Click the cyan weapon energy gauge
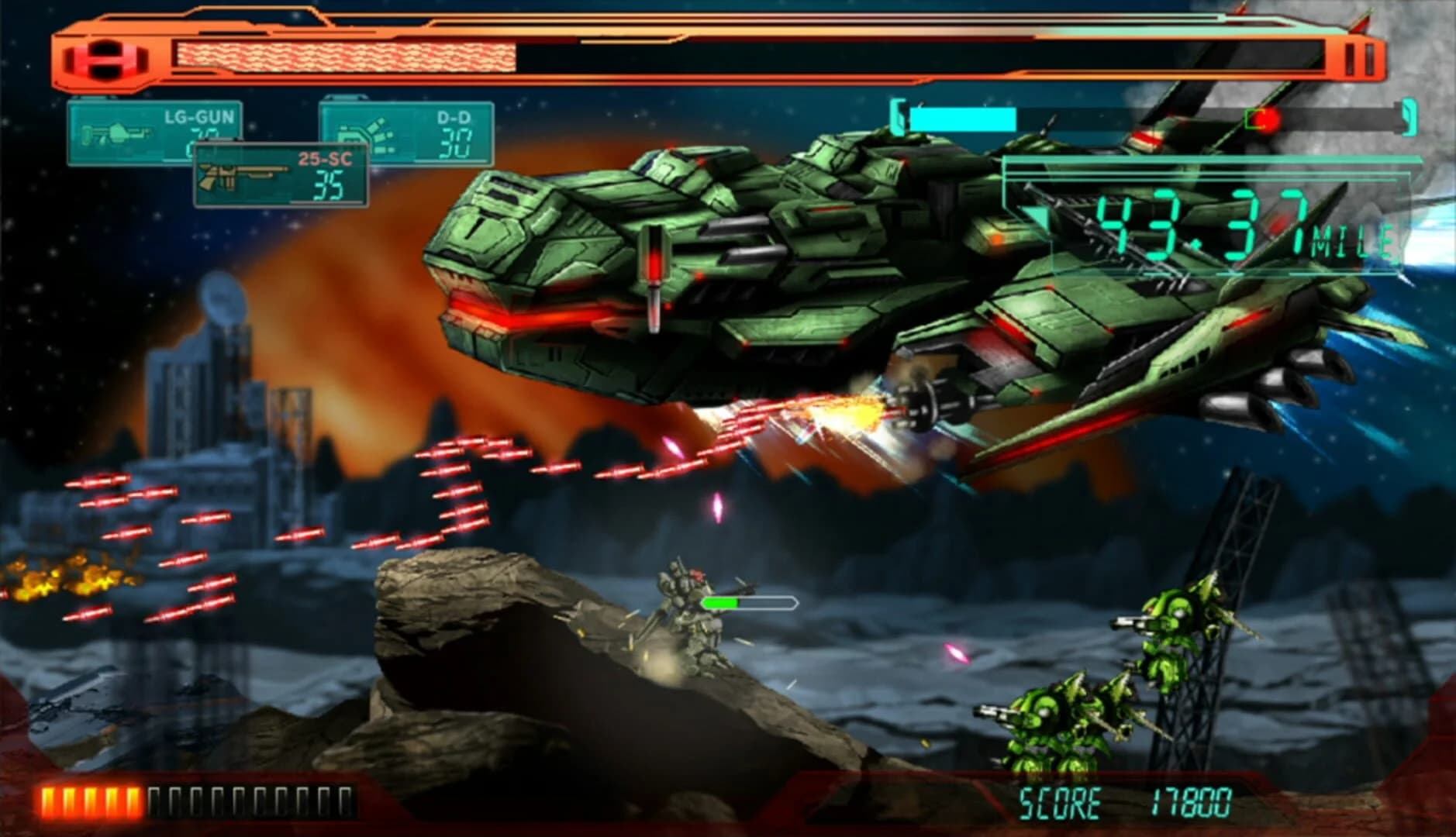Image resolution: width=1456 pixels, height=837 pixels. coord(965,120)
